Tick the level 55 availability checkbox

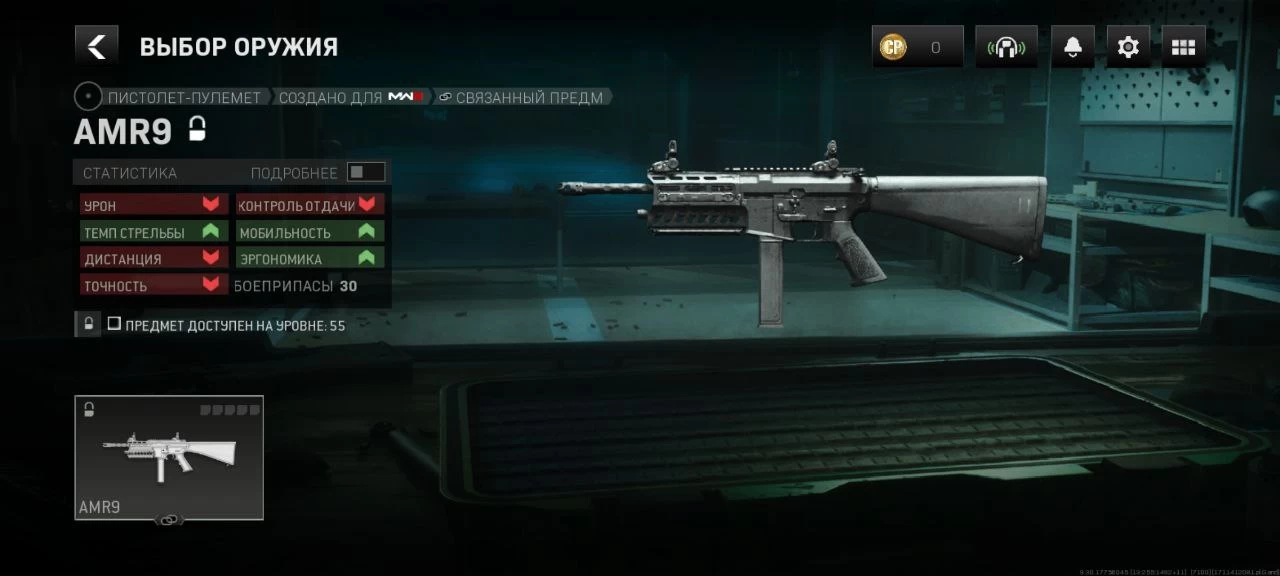114,324
